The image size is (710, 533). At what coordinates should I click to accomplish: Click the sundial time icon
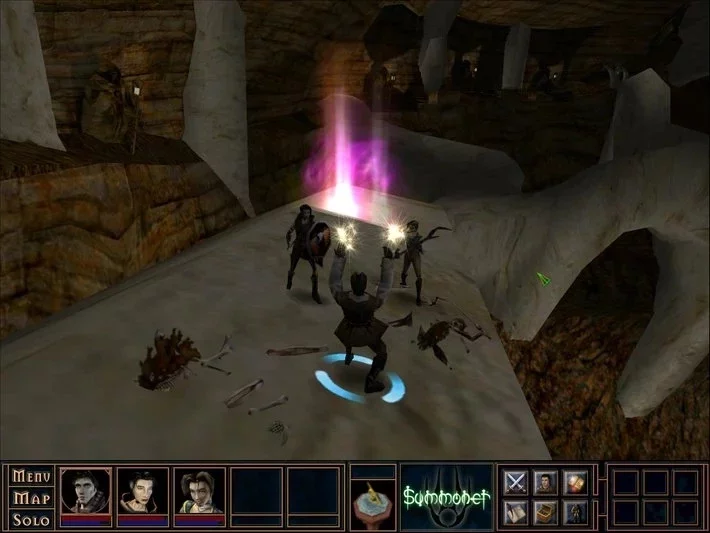pos(373,505)
